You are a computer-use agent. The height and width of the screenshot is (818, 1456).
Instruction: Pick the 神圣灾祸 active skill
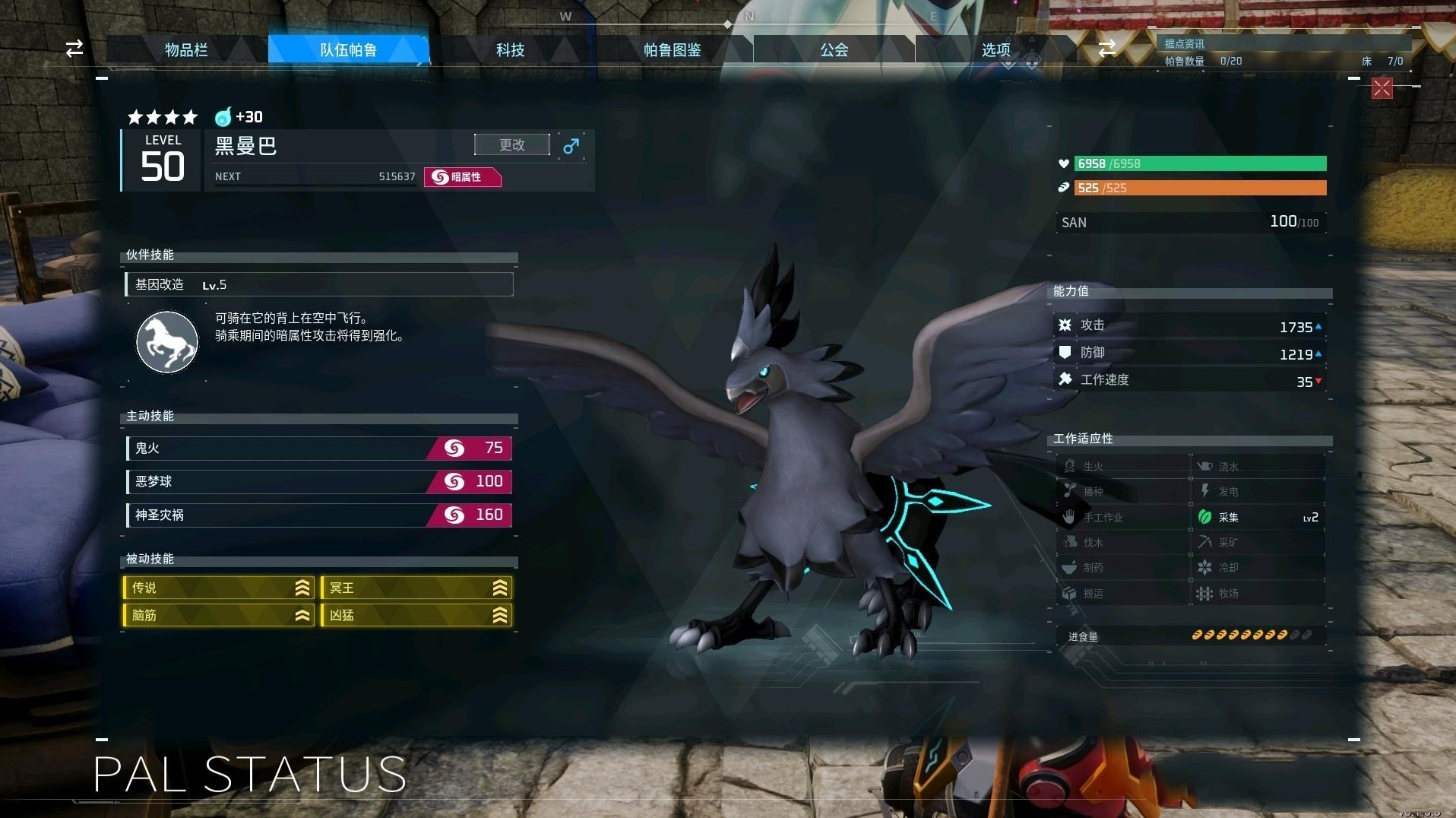319,515
